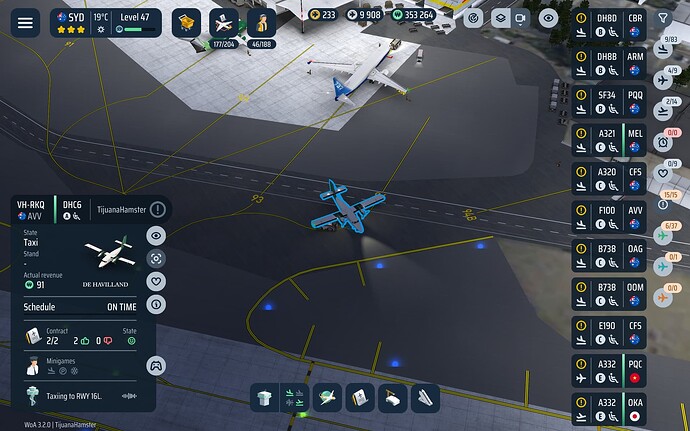The width and height of the screenshot is (690, 431).
Task: Open the flight list filter funnel
Action: [x=663, y=18]
